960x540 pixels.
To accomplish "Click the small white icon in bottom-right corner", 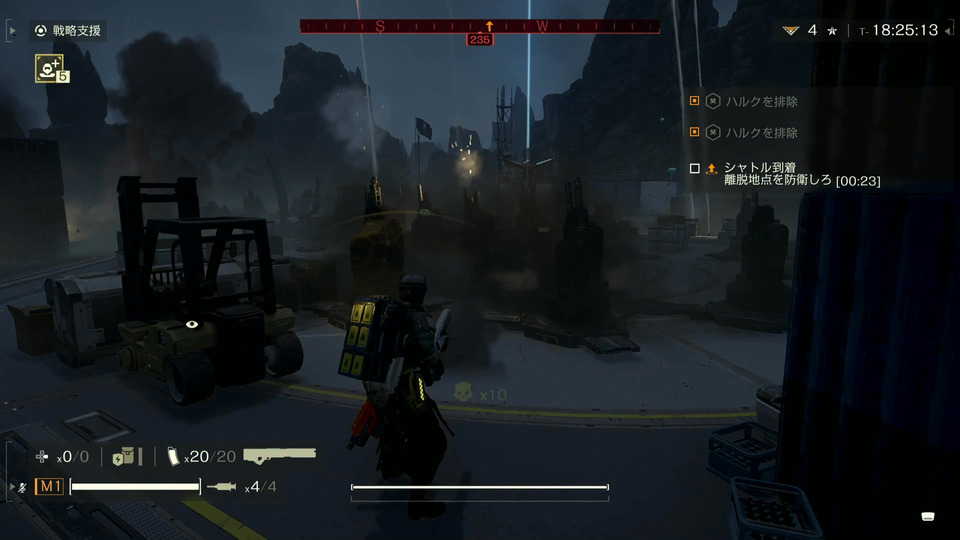I will [928, 516].
